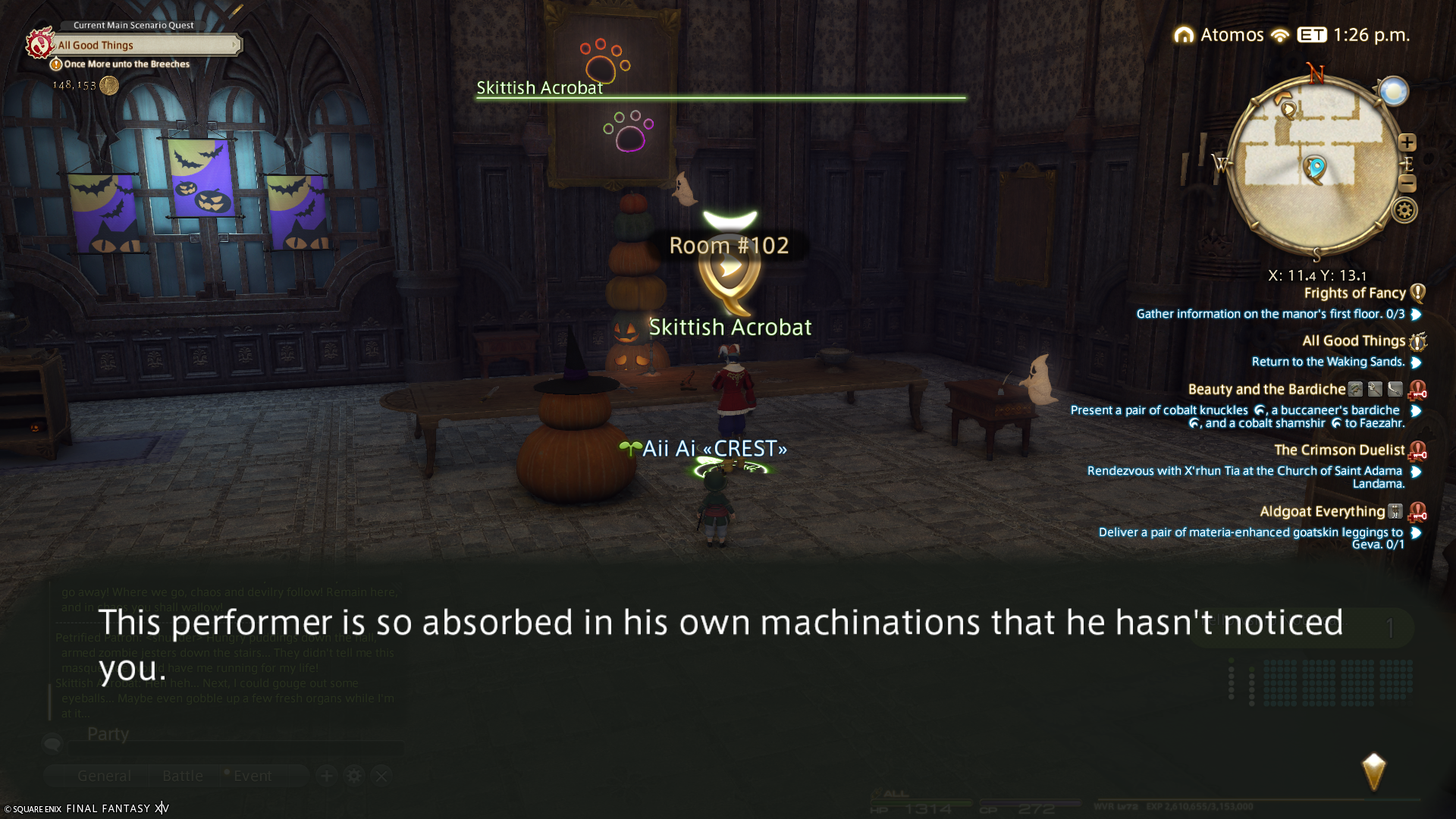Open minimap settings via the gear icon
Screen dimensions: 1456x819
[1404, 211]
